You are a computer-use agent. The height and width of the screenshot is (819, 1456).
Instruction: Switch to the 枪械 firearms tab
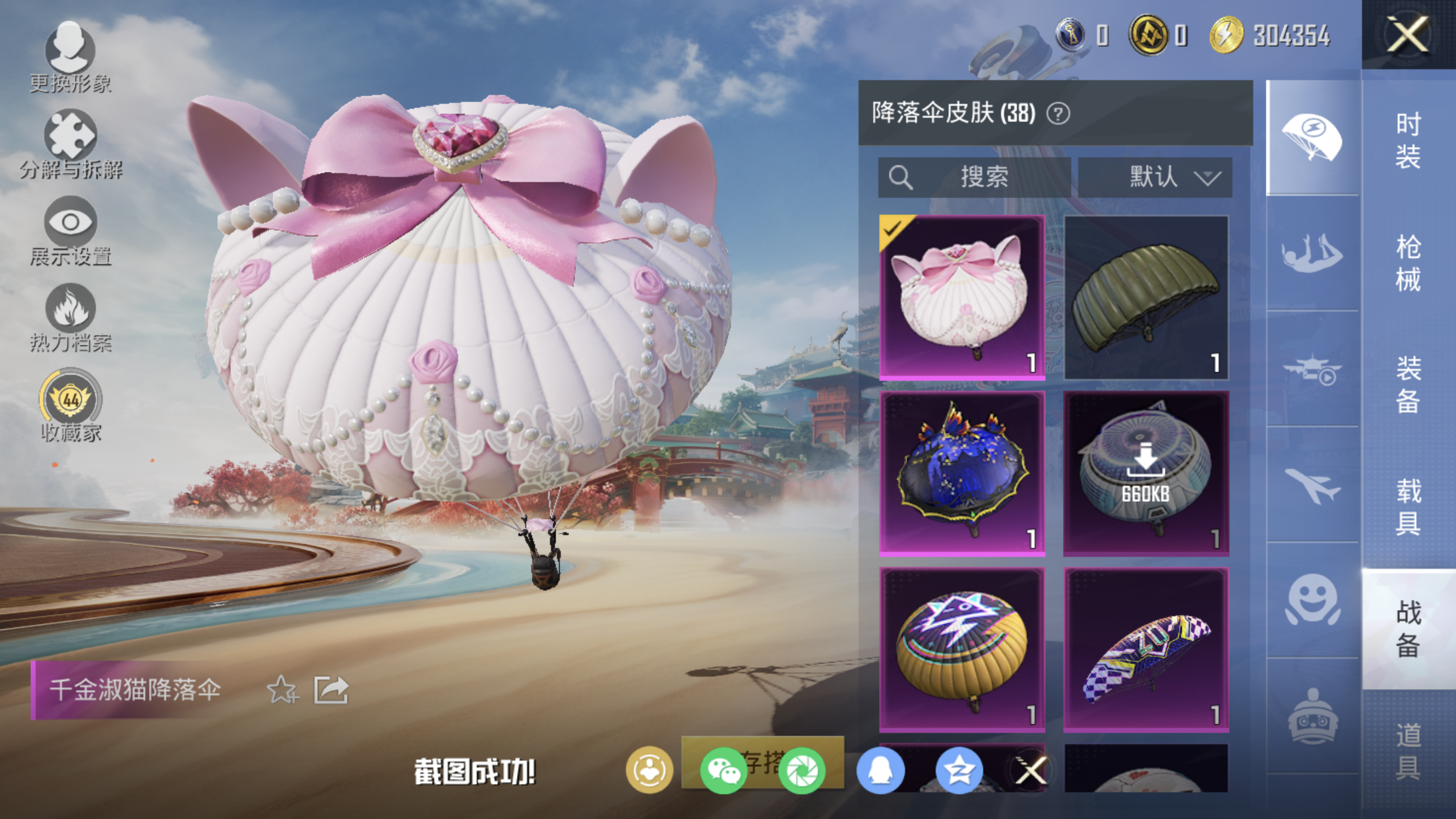pyautogui.click(x=1408, y=263)
